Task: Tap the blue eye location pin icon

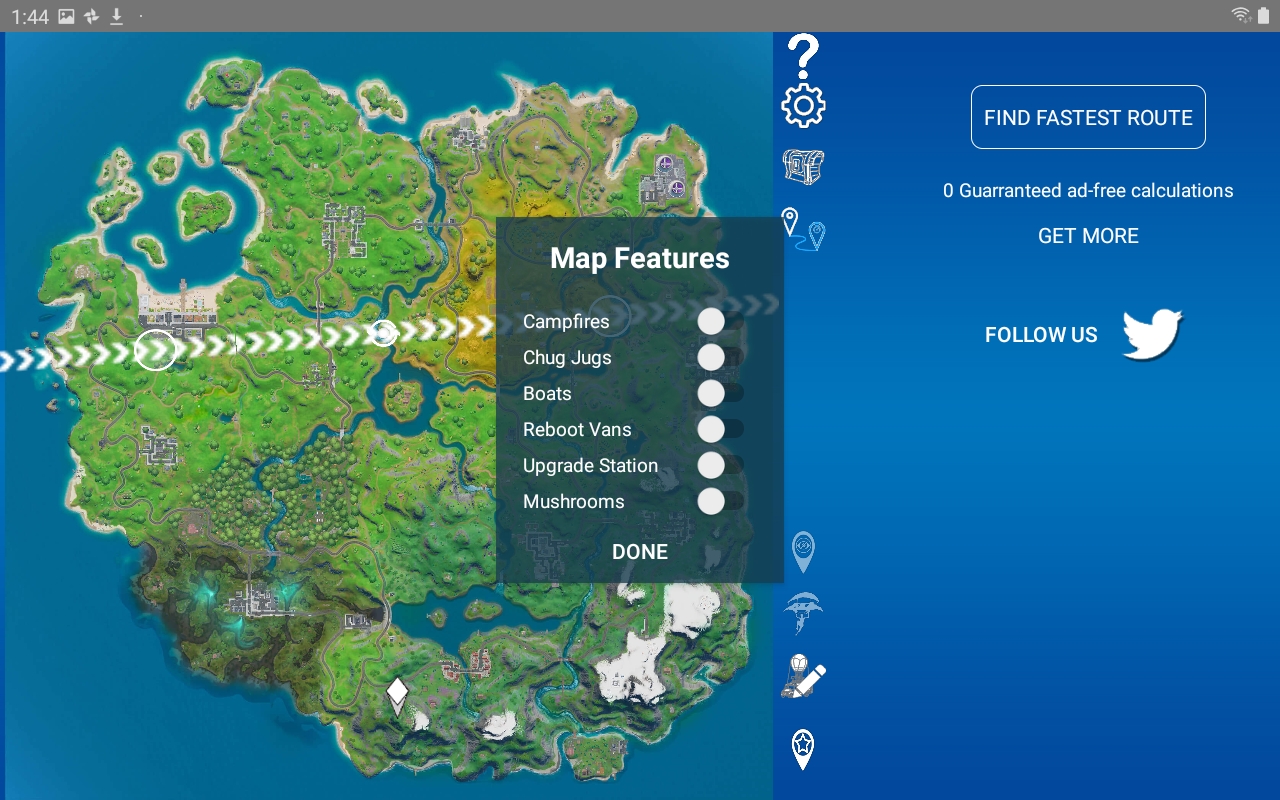Action: point(803,551)
